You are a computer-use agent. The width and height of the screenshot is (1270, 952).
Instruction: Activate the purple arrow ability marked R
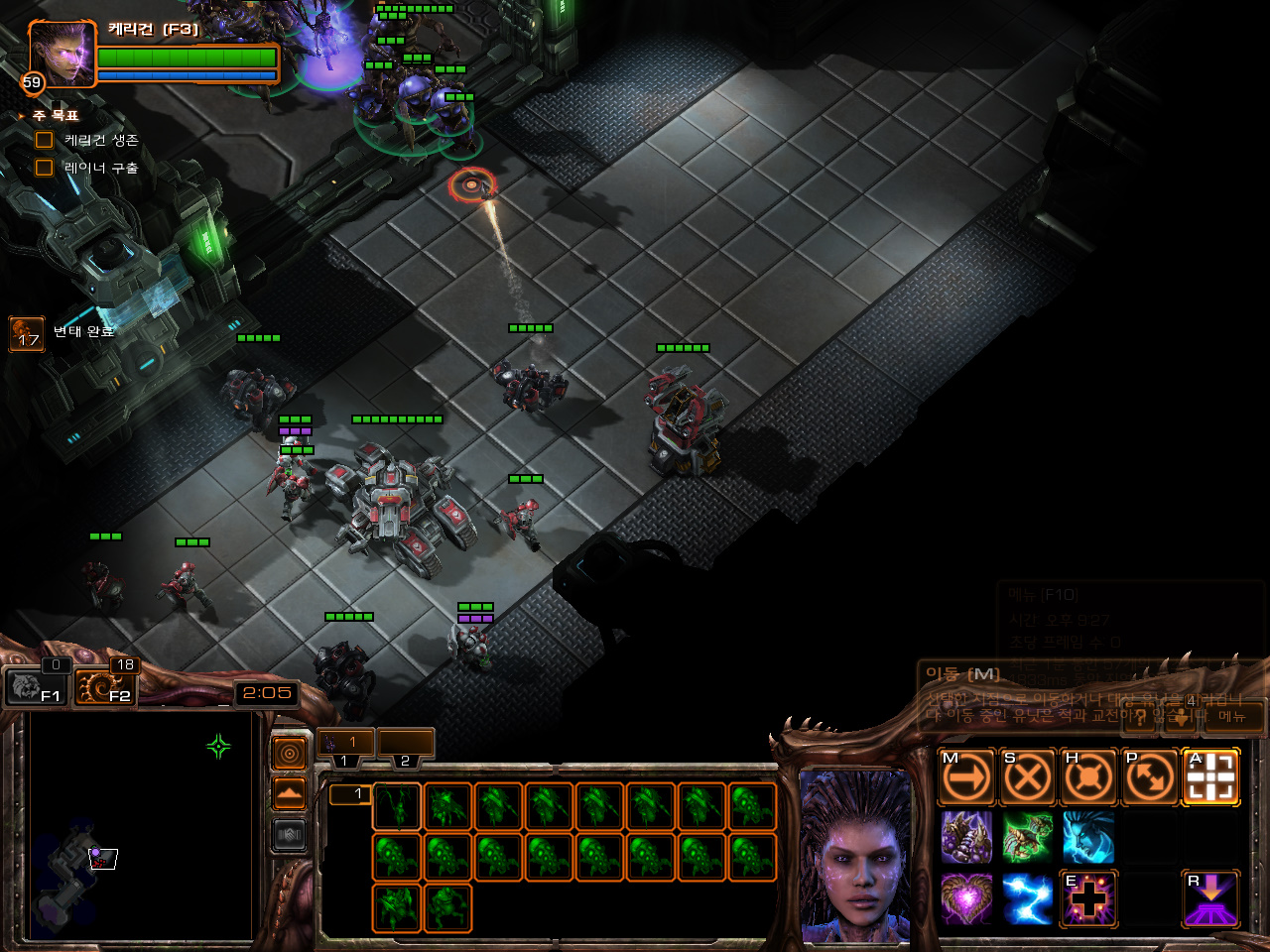coord(1210,898)
